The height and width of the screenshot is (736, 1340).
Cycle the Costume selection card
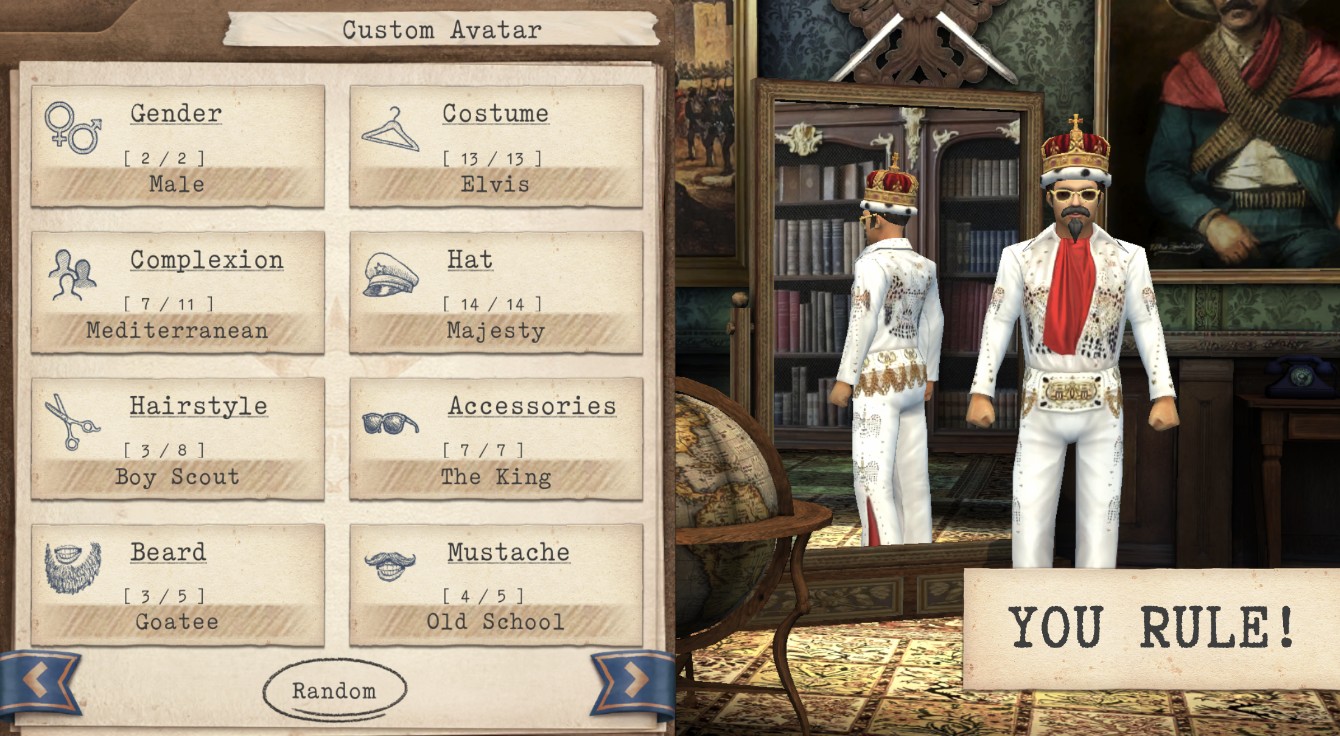click(x=496, y=146)
